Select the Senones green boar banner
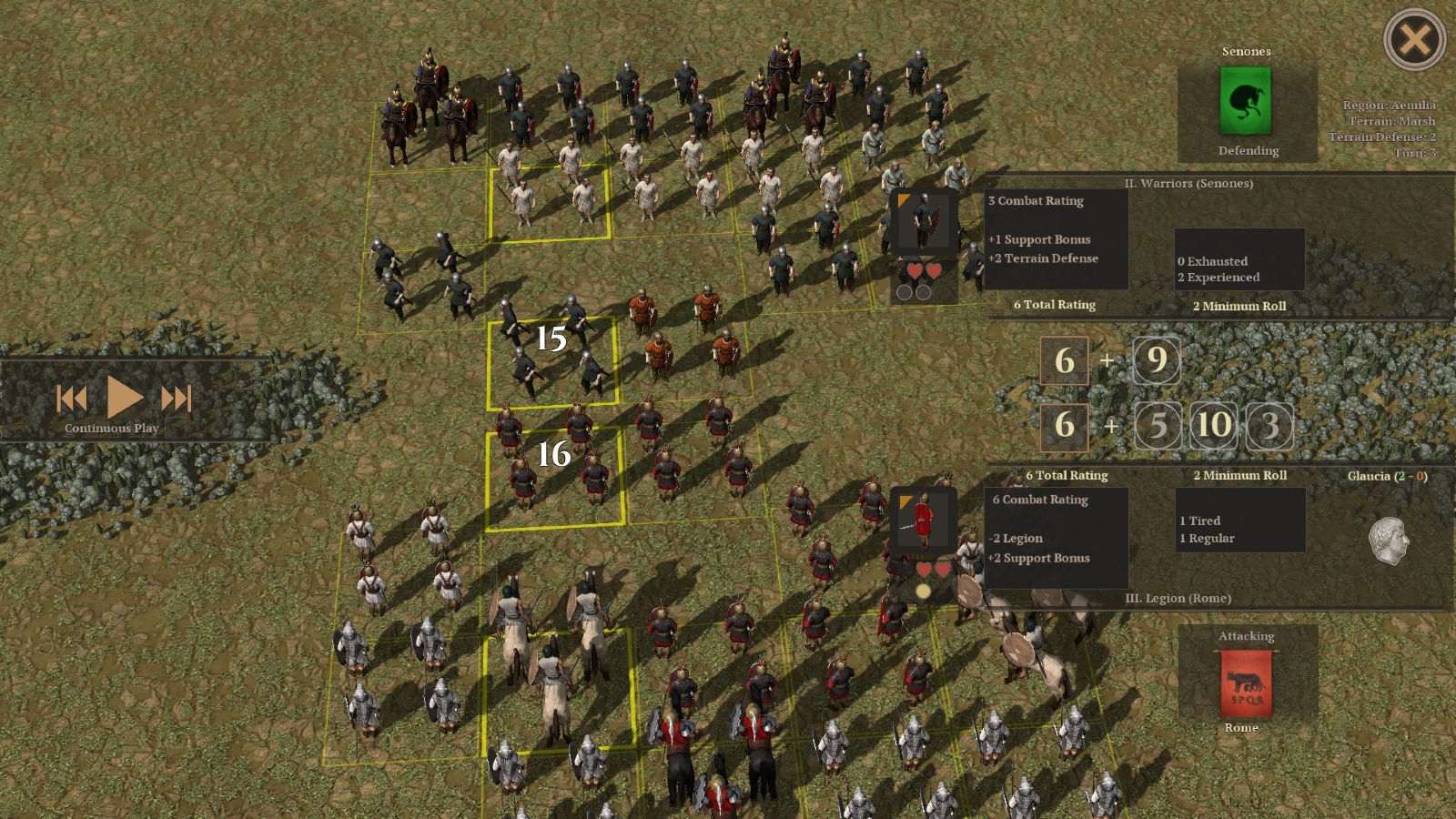This screenshot has width=1456, height=819. click(1245, 101)
